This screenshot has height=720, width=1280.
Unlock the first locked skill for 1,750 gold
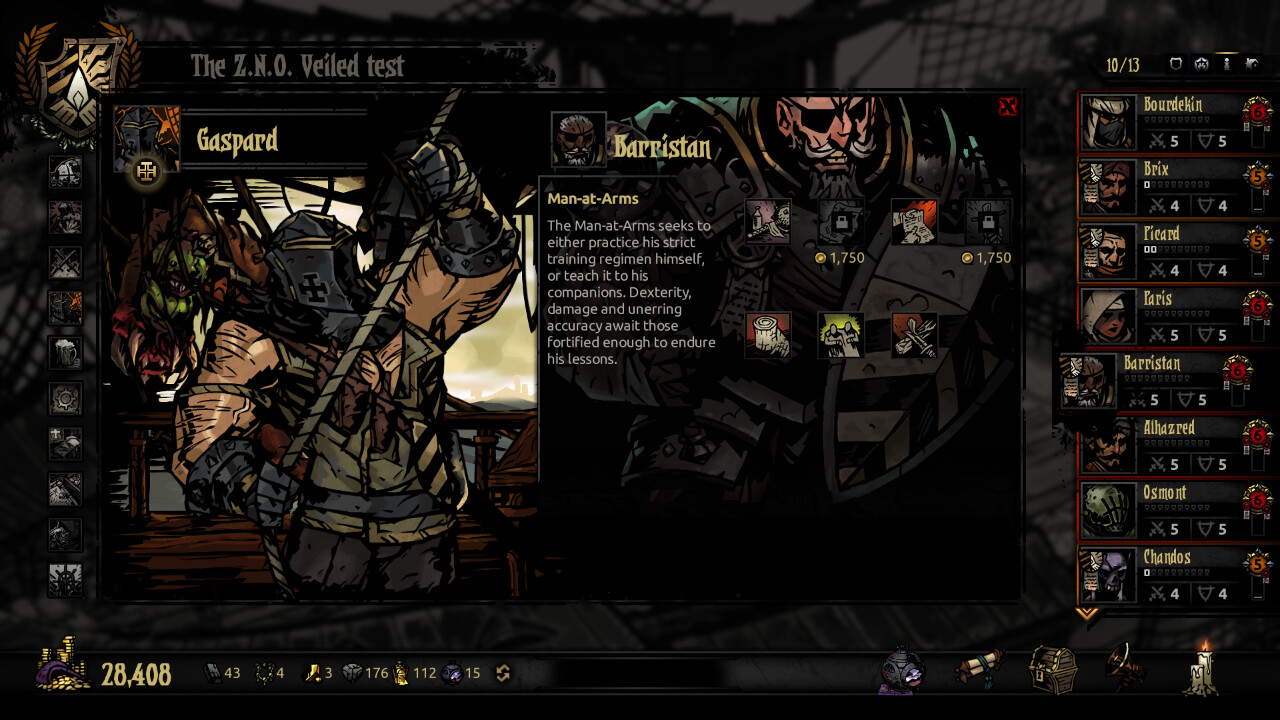[840, 222]
